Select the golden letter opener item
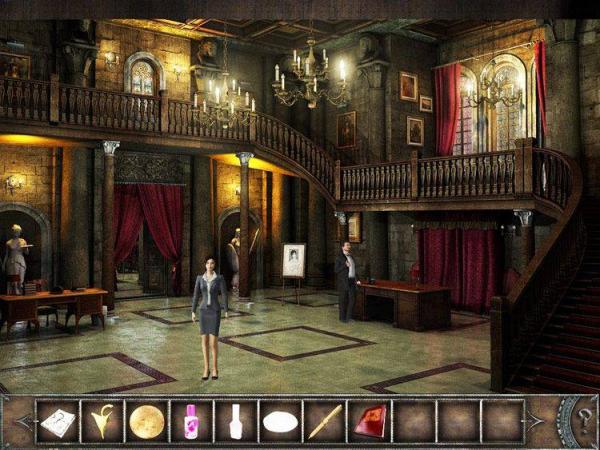Screen dimensions: 600x450 point(324,421)
